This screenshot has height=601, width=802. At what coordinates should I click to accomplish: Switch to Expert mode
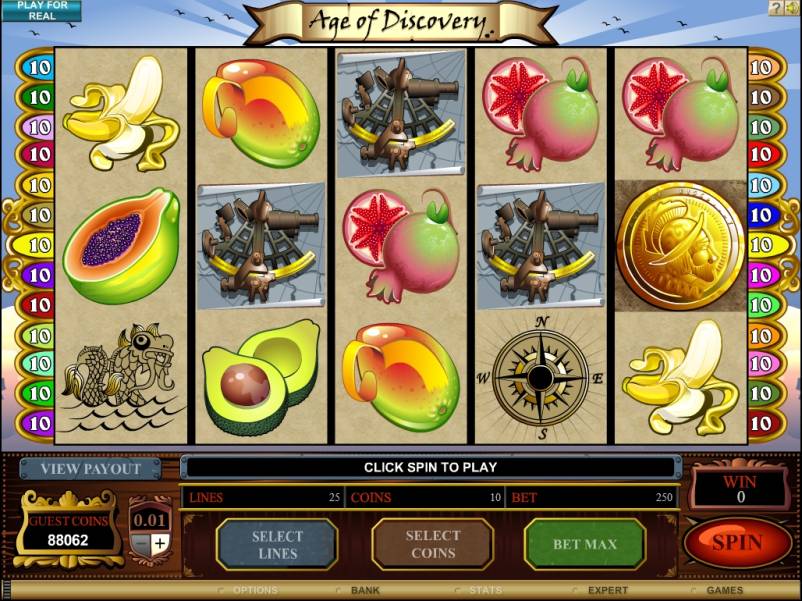point(607,591)
